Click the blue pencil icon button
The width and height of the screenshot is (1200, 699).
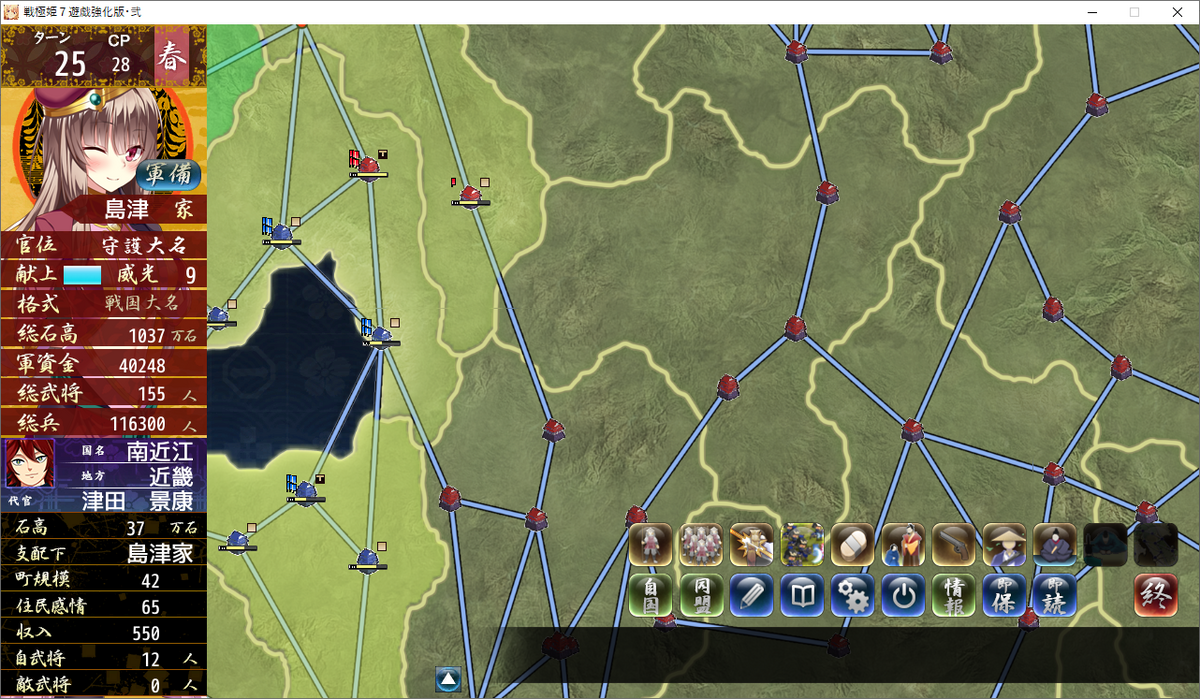pyautogui.click(x=751, y=596)
